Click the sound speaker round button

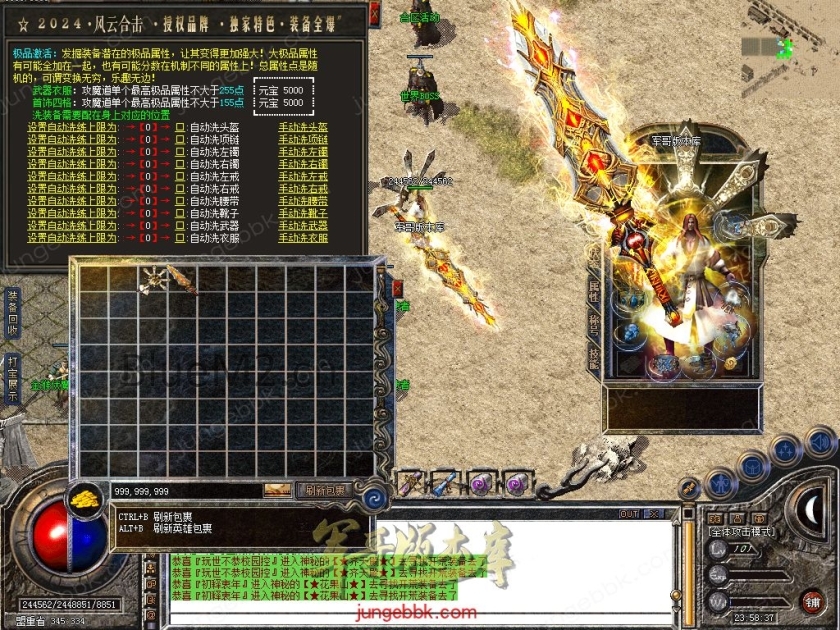[819, 441]
